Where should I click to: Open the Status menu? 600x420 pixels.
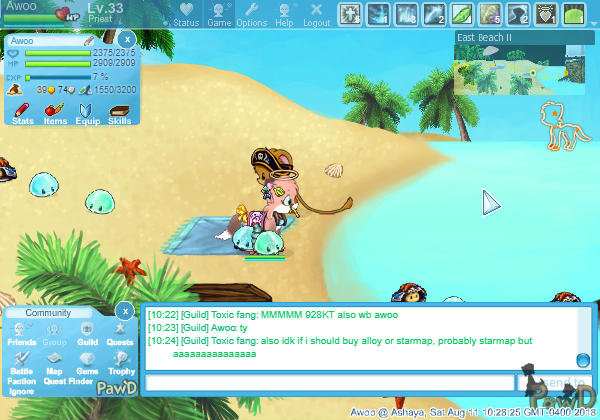coord(185,14)
